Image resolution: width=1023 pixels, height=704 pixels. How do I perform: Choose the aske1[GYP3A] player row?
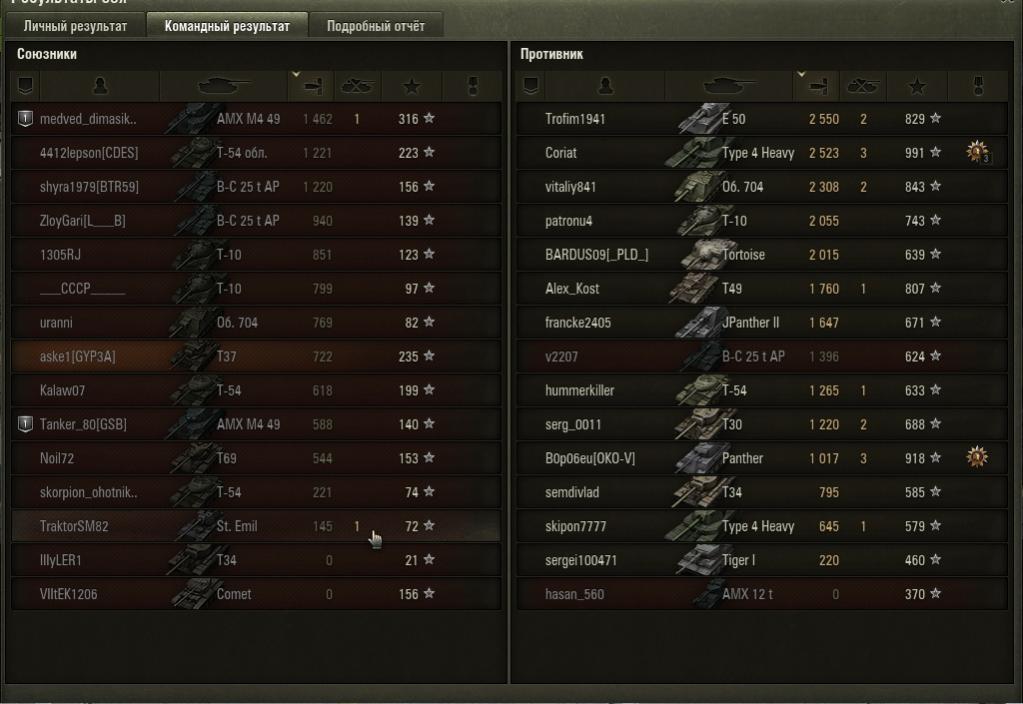click(x=256, y=356)
